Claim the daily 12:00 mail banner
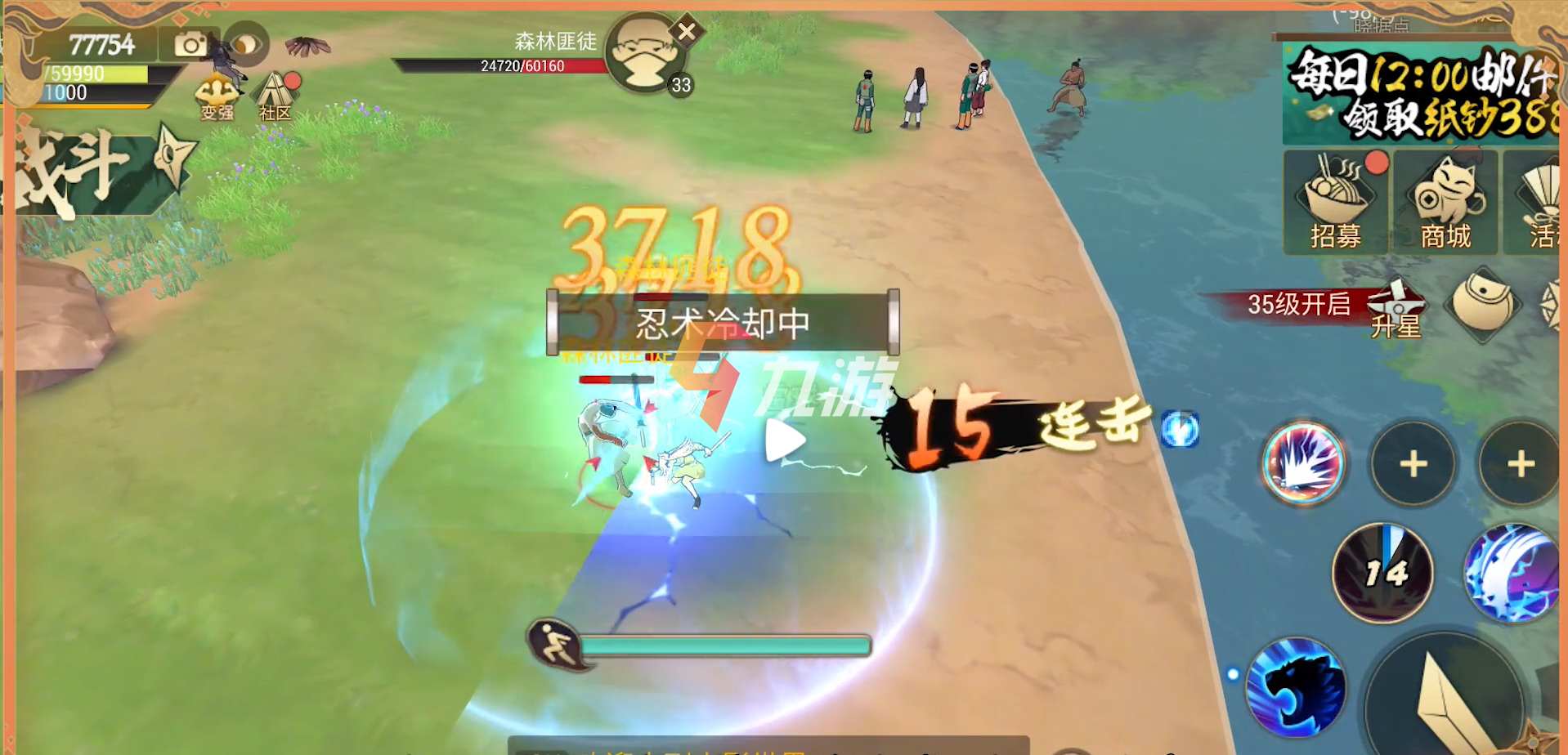Screen dimensions: 1568x755 coord(1421,93)
